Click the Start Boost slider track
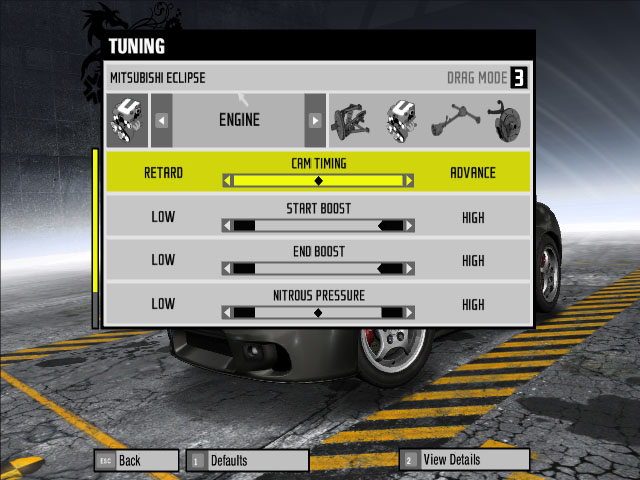The width and height of the screenshot is (640, 480). click(318, 226)
